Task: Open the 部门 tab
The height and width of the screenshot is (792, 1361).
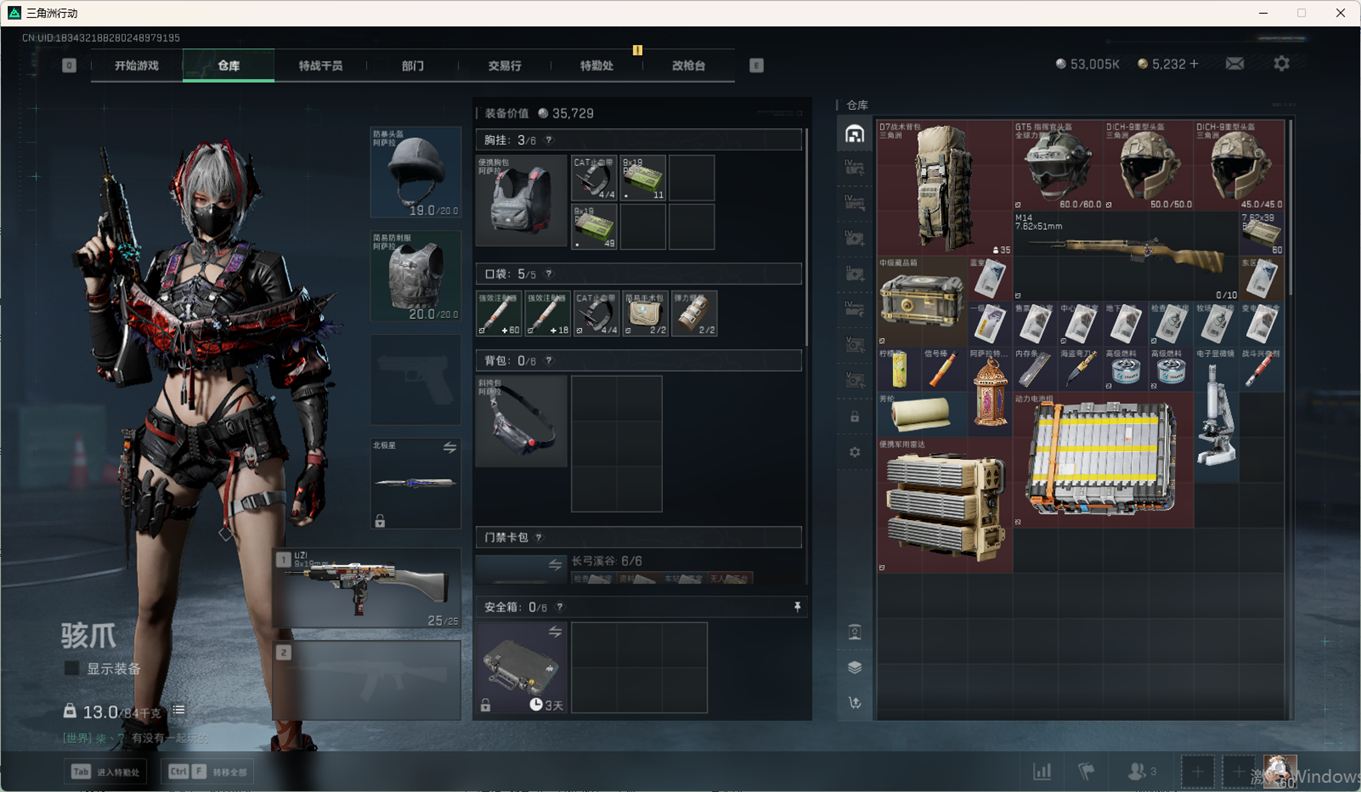Action: [x=412, y=66]
